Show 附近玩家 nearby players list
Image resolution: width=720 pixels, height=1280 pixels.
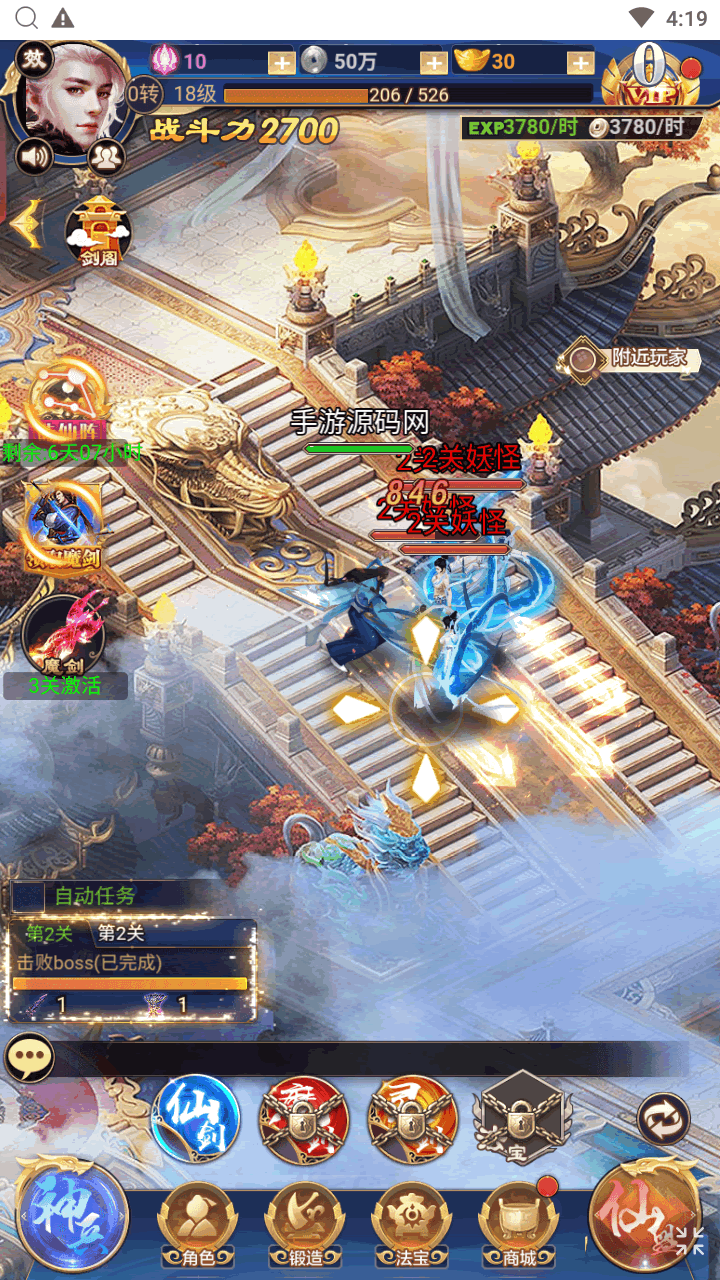click(630, 358)
